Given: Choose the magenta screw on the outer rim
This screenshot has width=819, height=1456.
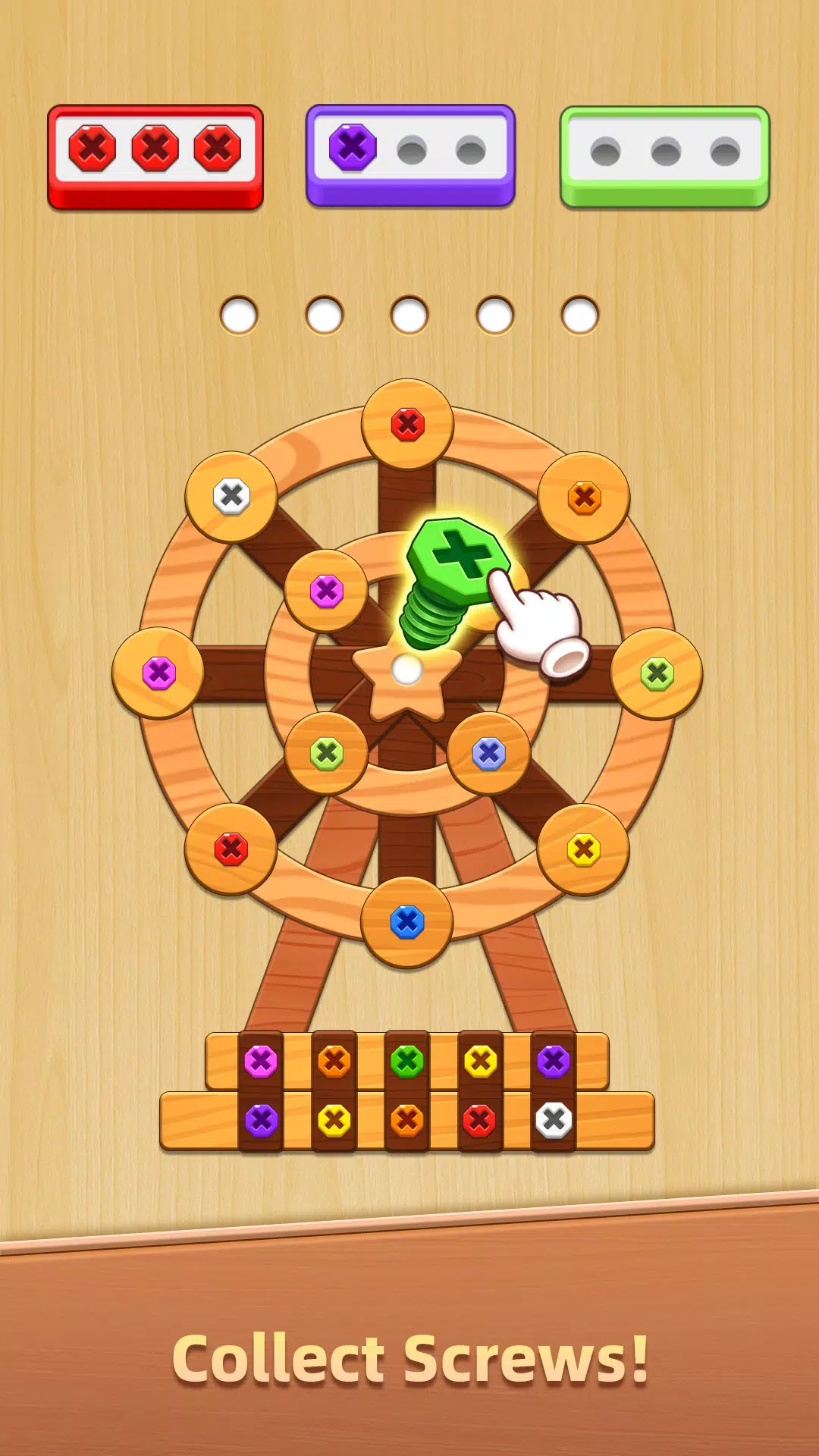Looking at the screenshot, I should coord(159,673).
